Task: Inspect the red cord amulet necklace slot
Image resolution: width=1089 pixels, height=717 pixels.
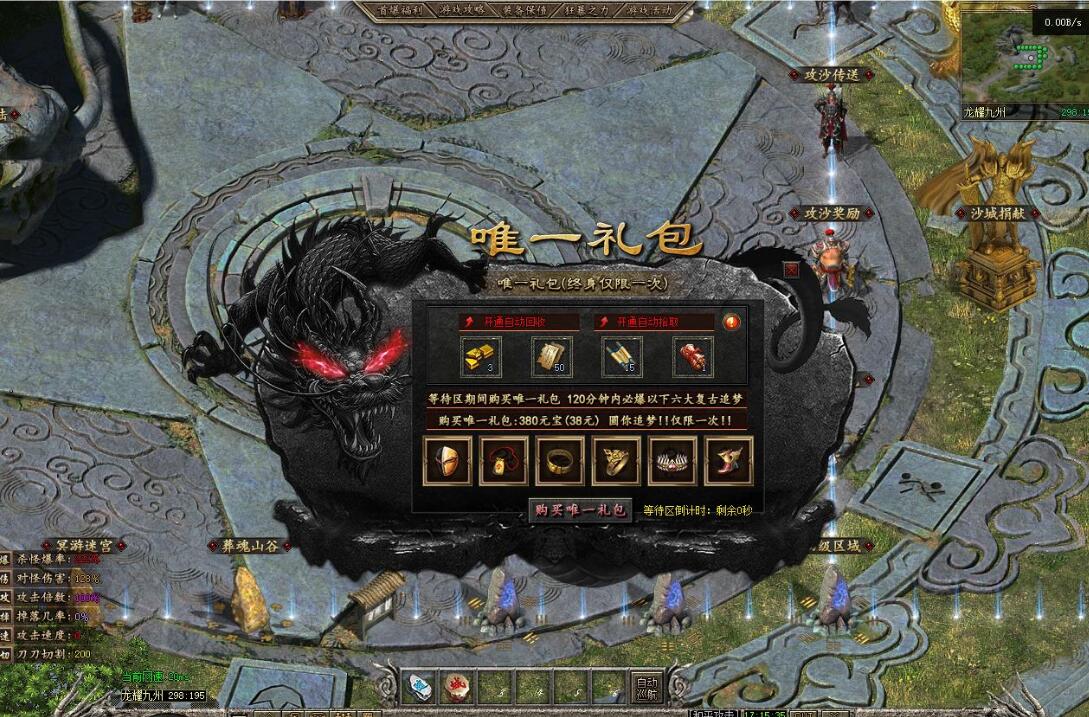Action: (503, 461)
